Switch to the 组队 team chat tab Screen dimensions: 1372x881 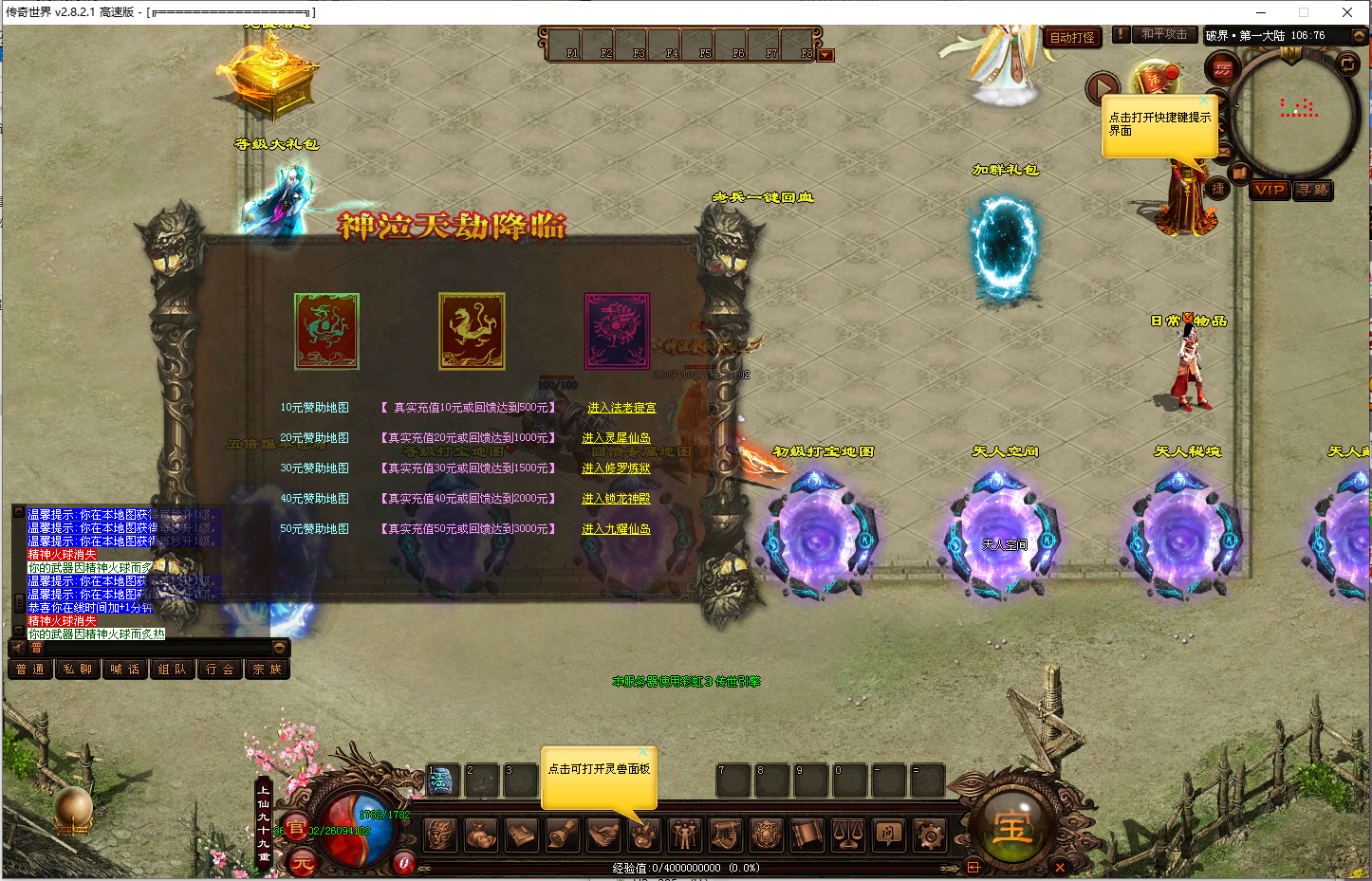[x=172, y=670]
